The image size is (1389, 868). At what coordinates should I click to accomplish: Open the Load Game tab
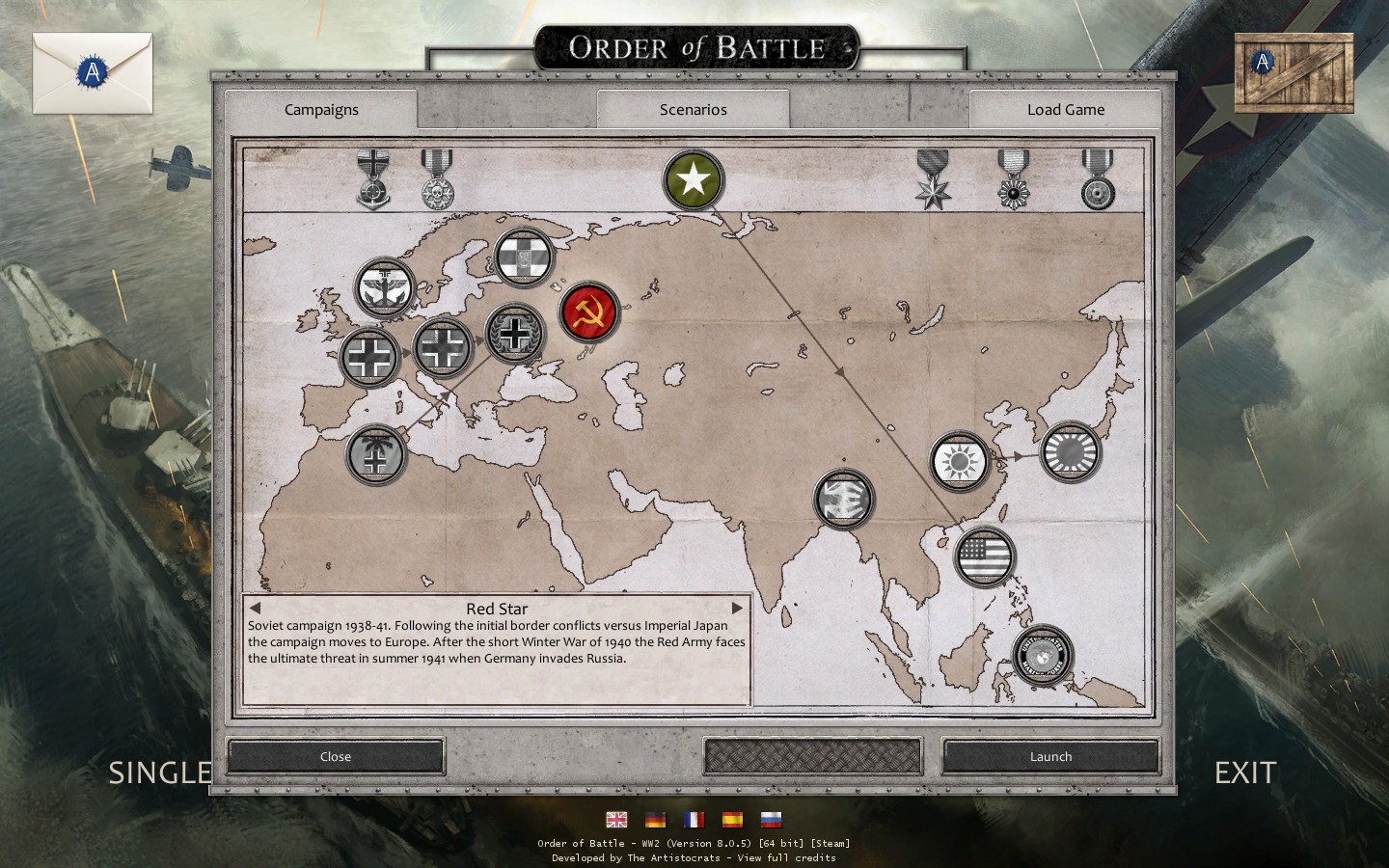click(x=1065, y=110)
